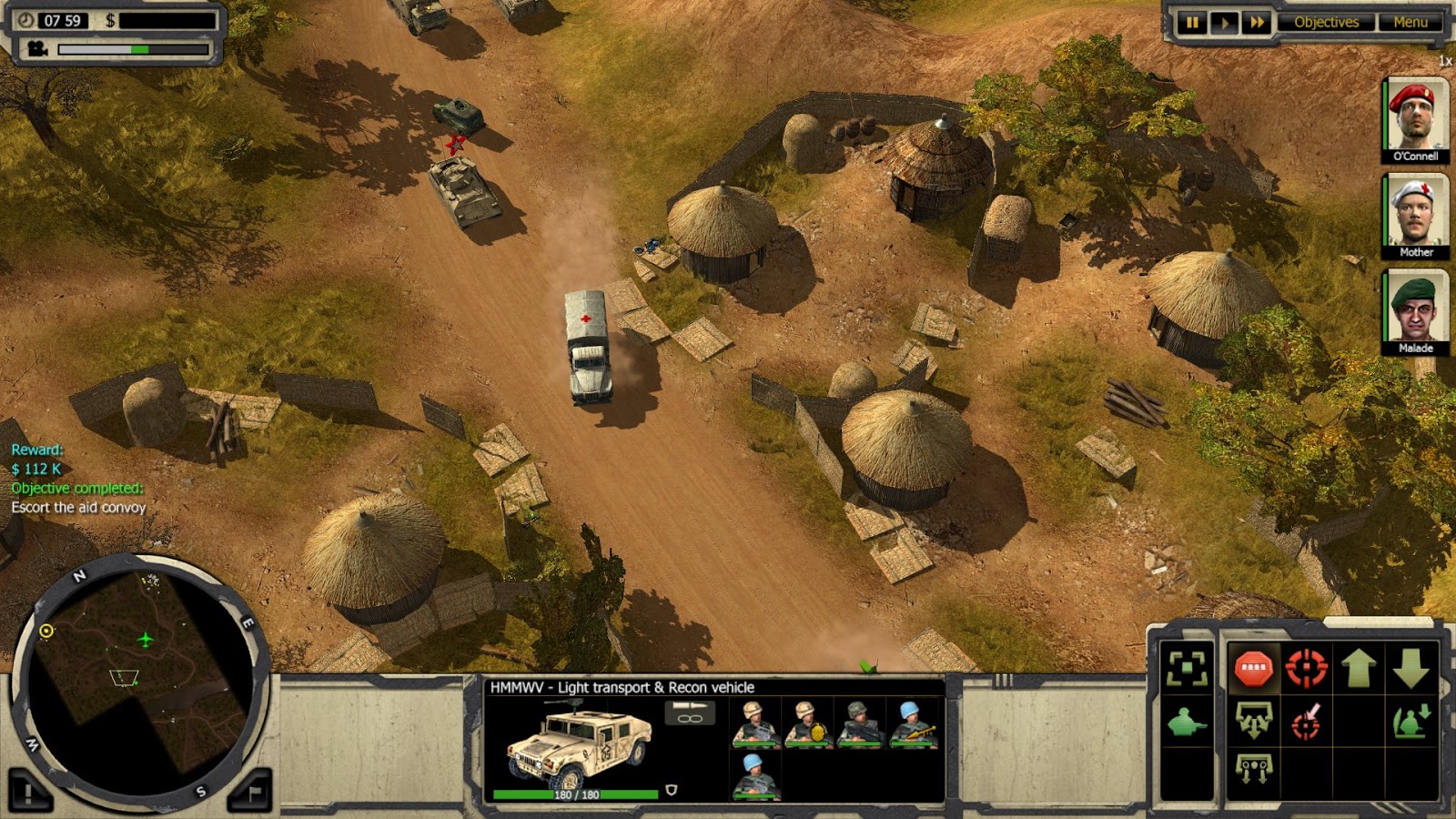The width and height of the screenshot is (1456, 819).
Task: Select the Stop command icon
Action: point(1255,667)
